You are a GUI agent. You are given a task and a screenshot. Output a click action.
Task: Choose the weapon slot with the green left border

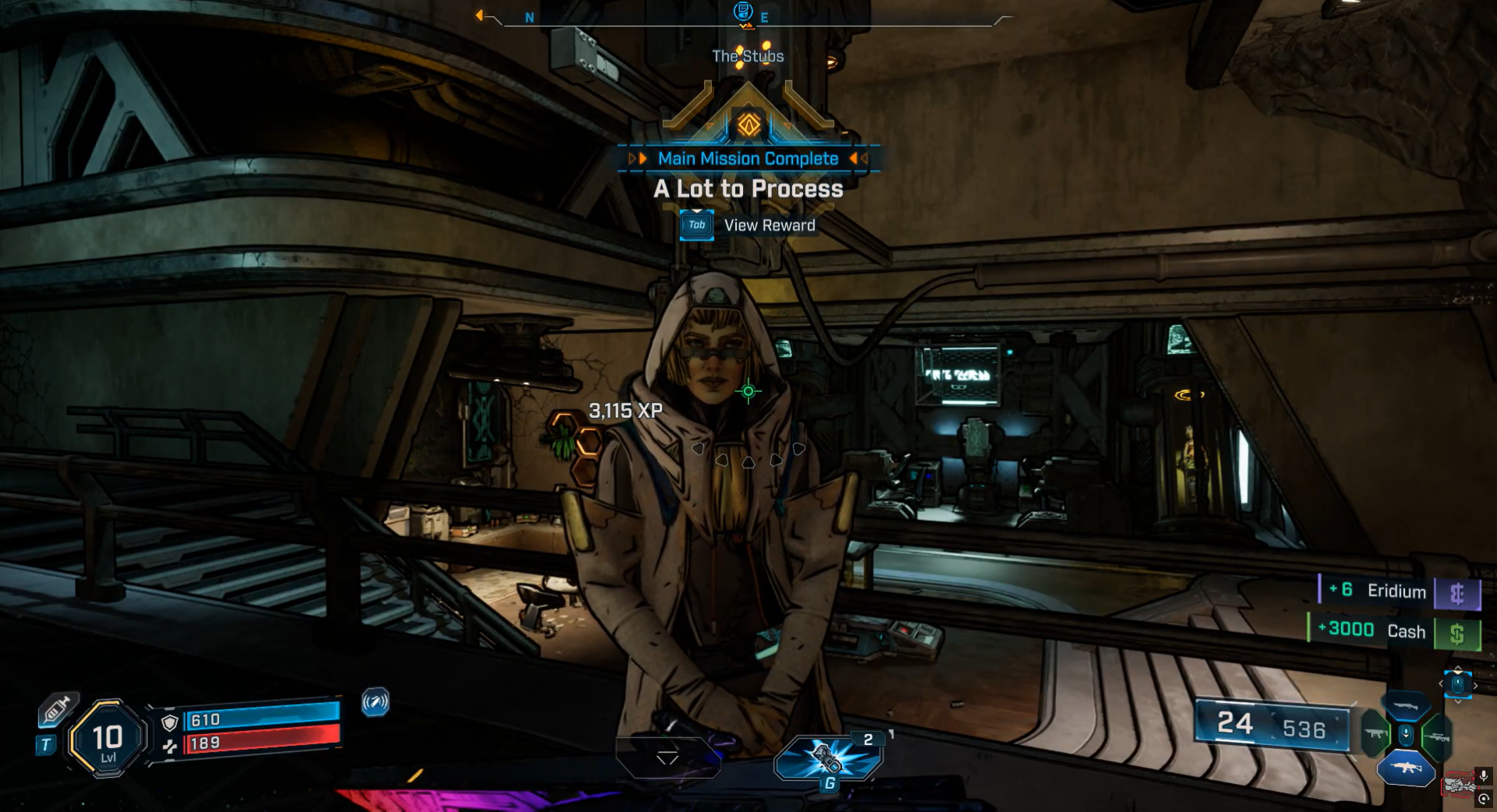[1375, 735]
